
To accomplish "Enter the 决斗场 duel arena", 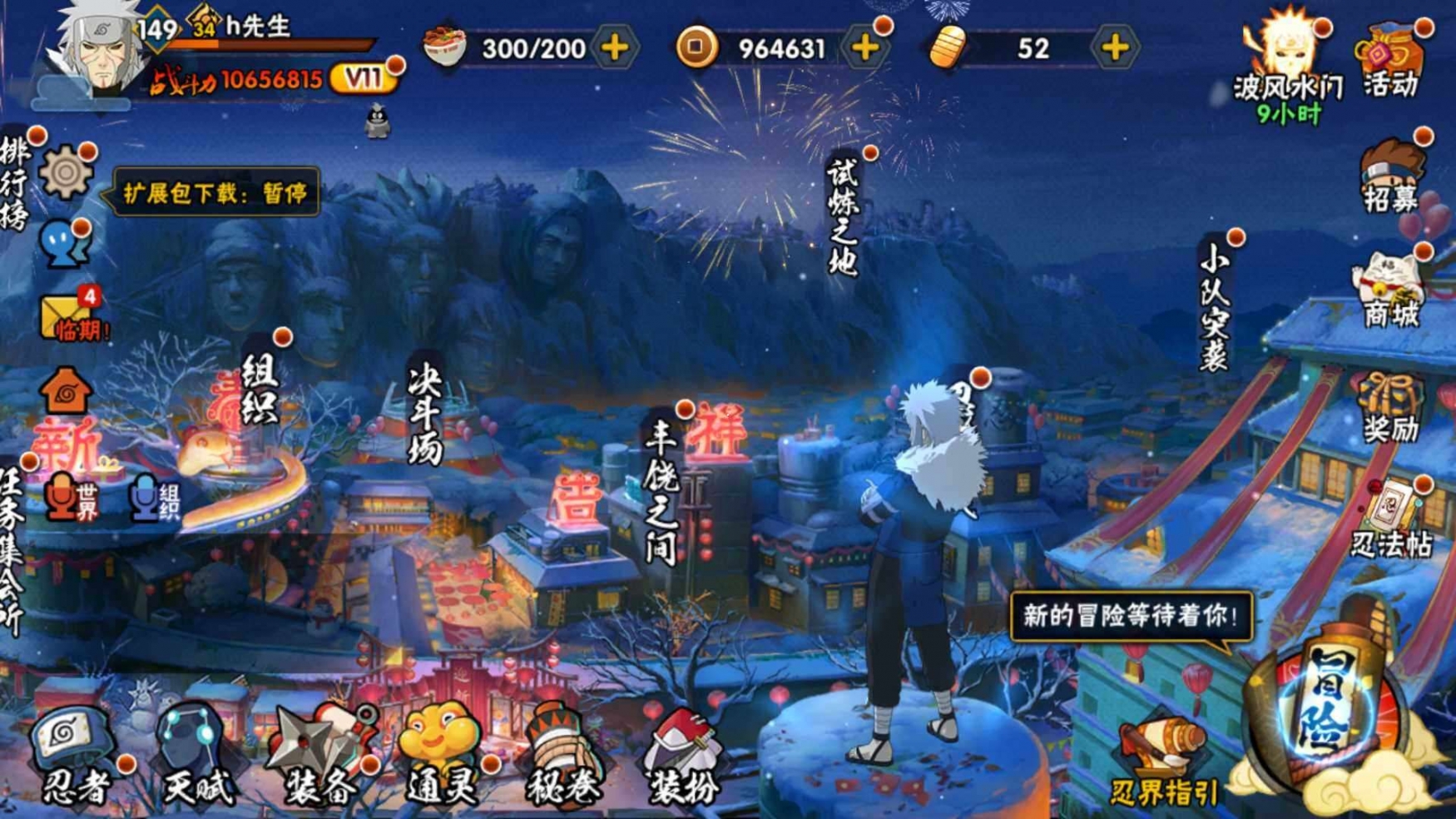I will (x=425, y=412).
